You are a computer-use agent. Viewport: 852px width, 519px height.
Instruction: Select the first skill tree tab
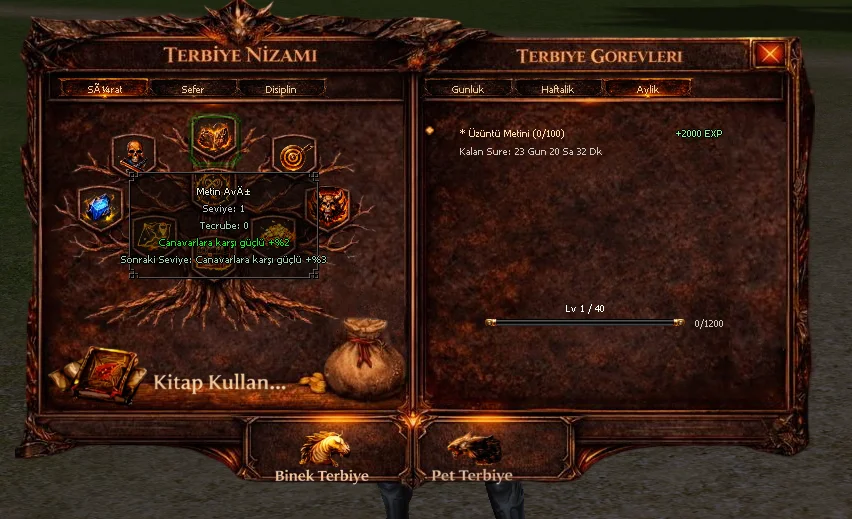[104, 89]
